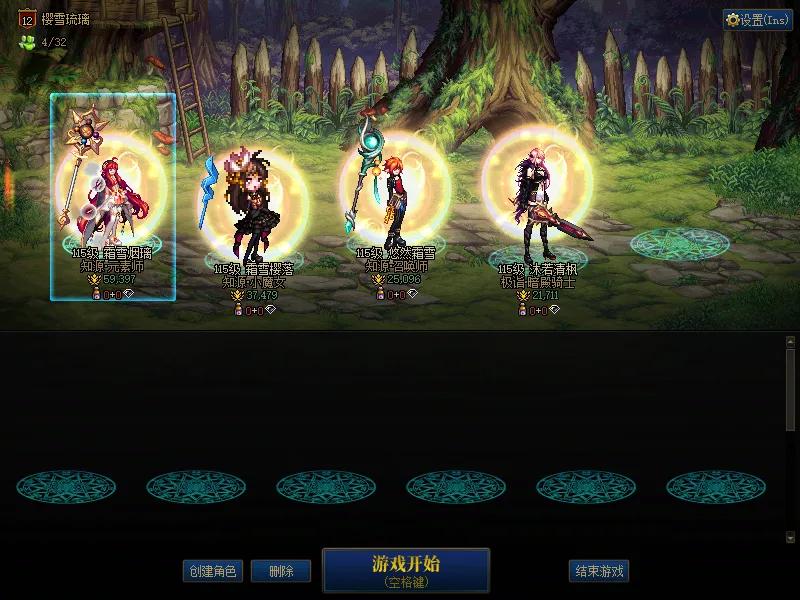Image resolution: width=800 pixels, height=600 pixels.
Task: Select the 知源·小魔女 character 霜雪樱落
Action: pyautogui.click(x=253, y=210)
